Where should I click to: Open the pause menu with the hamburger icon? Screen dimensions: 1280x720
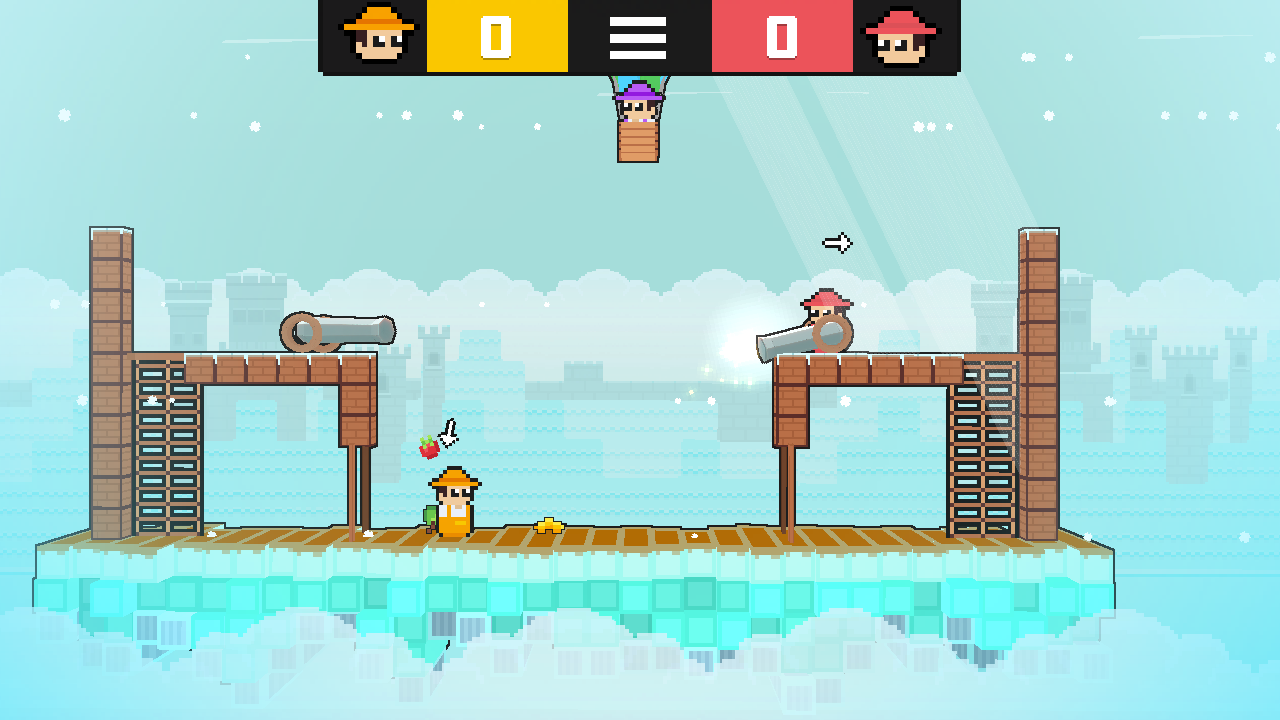(638, 36)
